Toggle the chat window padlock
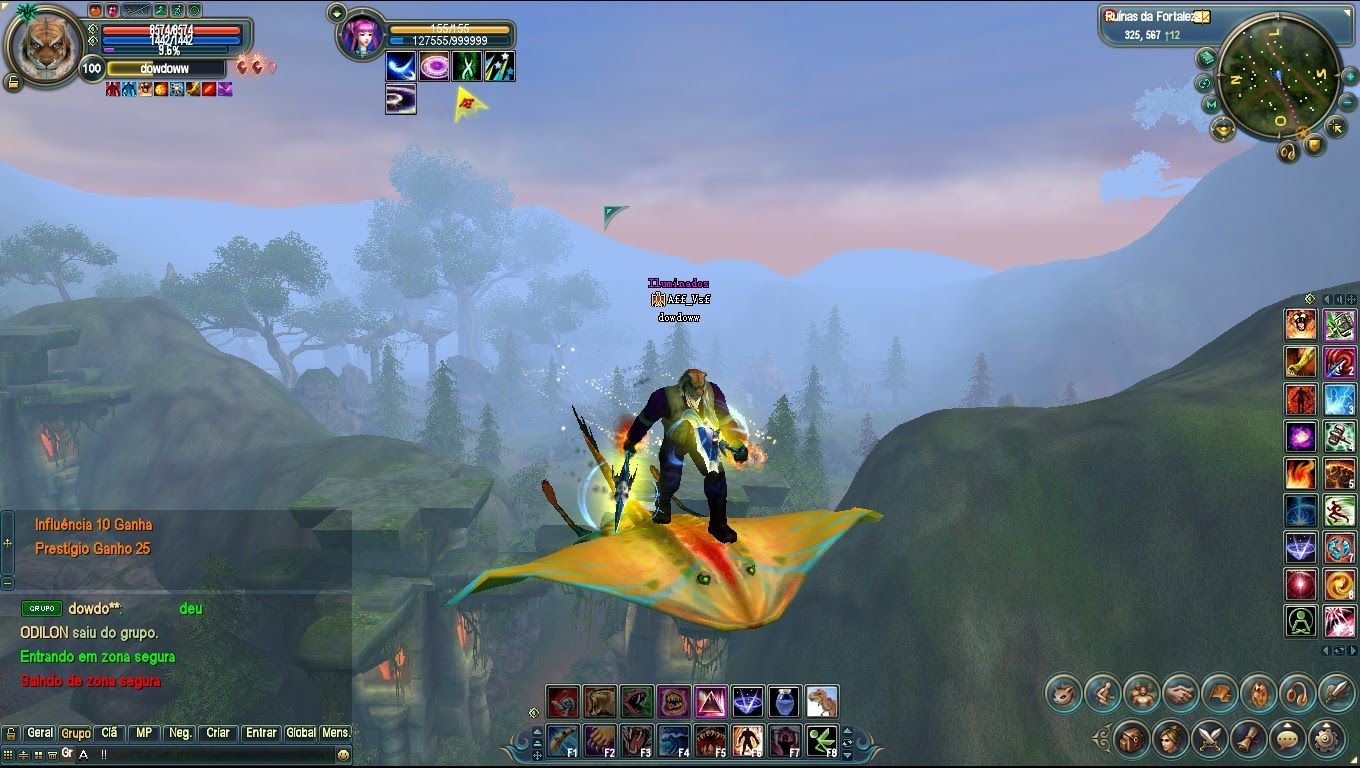Image resolution: width=1360 pixels, height=768 pixels. pos(11,734)
